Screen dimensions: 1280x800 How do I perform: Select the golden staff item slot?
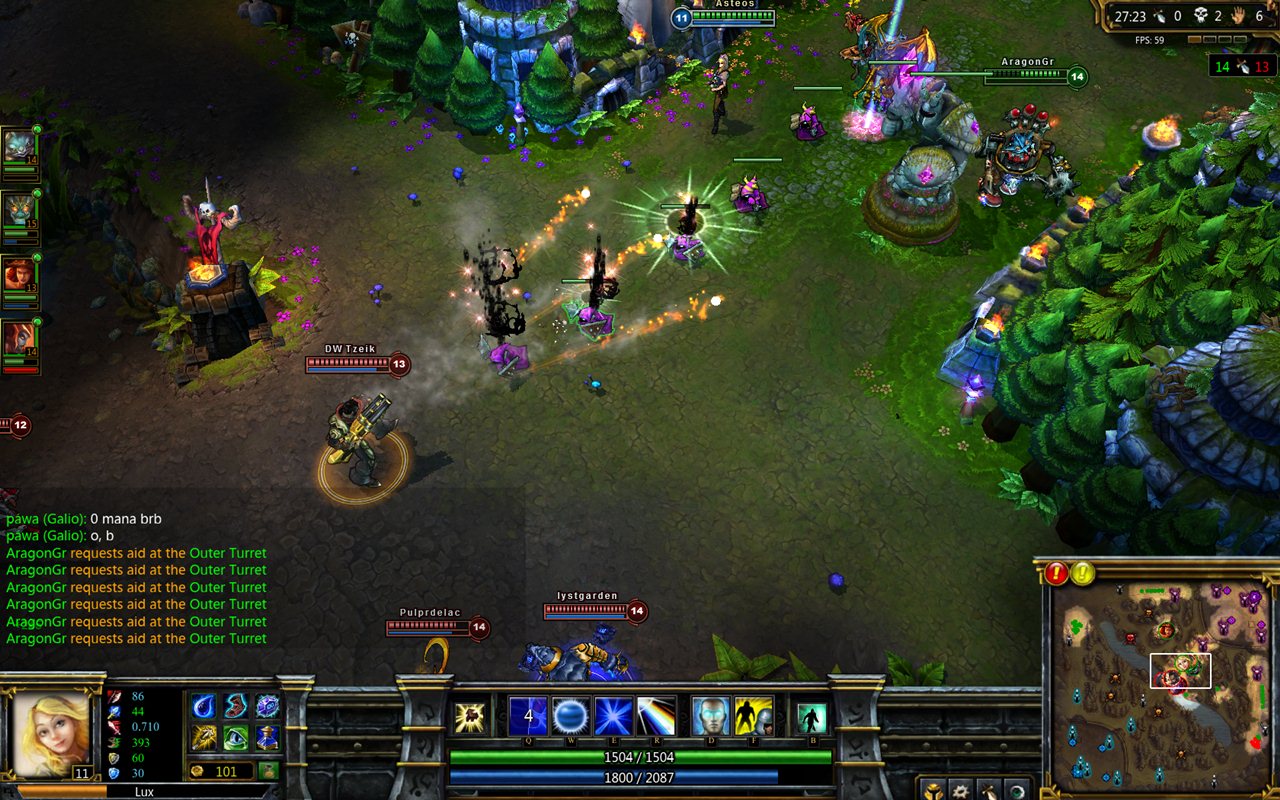[203, 738]
